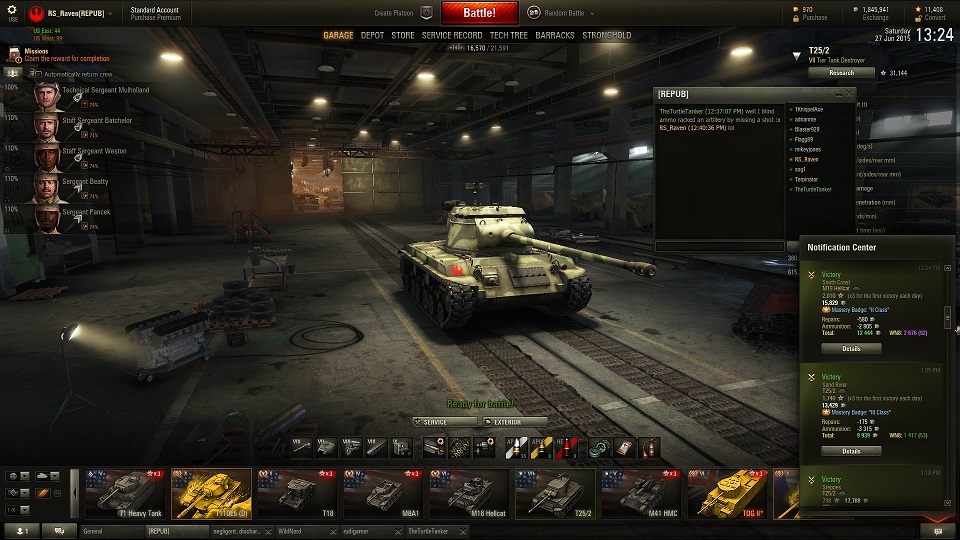View Details of the South Coast victory

pyautogui.click(x=851, y=349)
